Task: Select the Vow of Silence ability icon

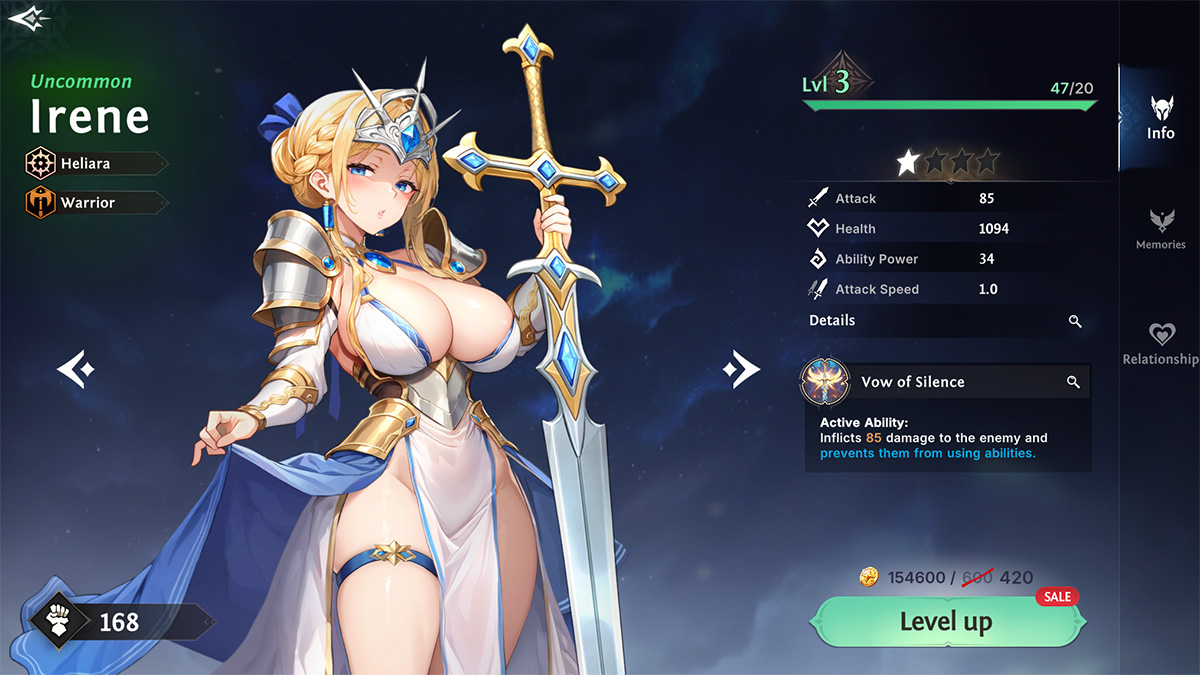Action: coord(826,382)
